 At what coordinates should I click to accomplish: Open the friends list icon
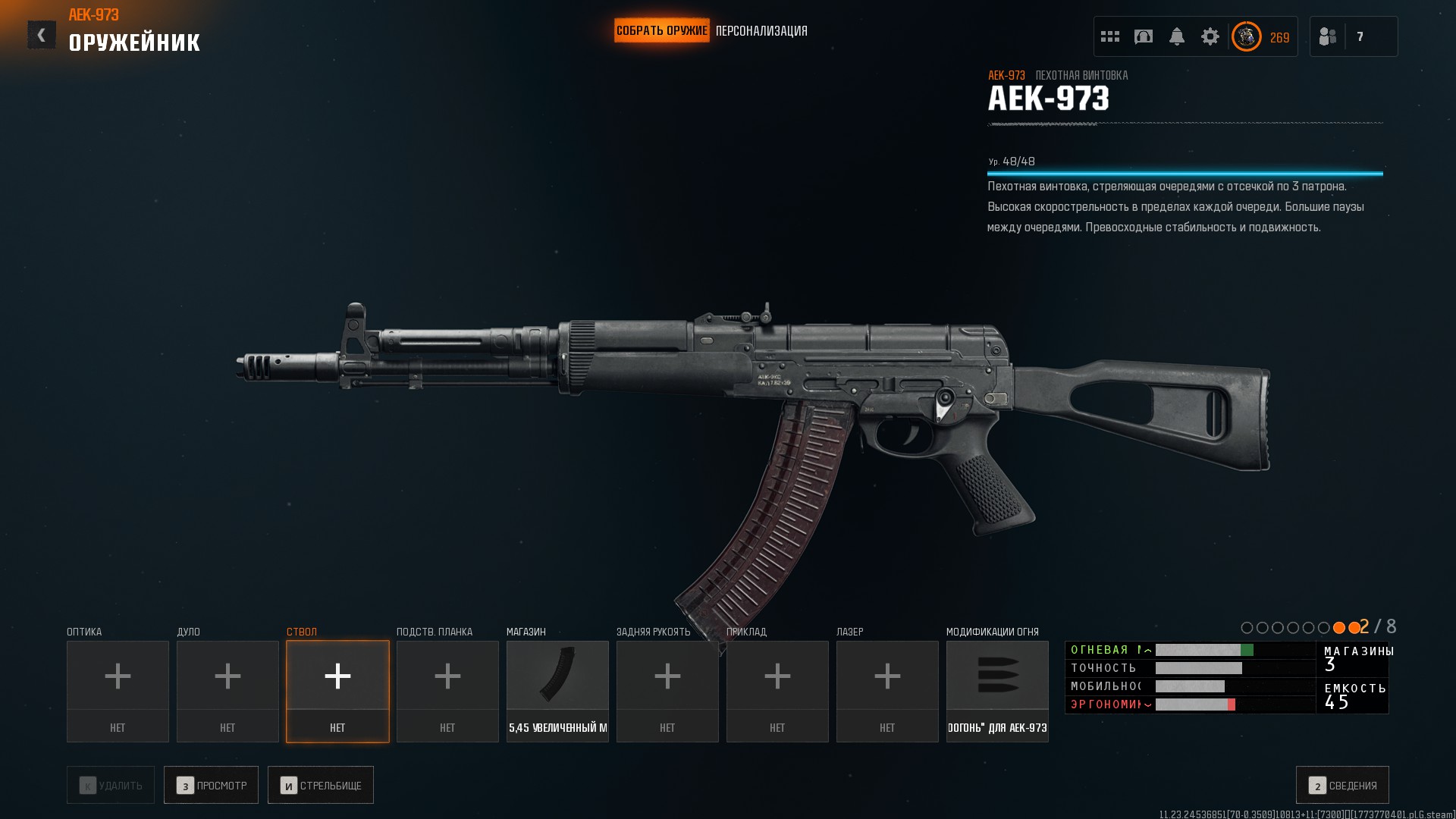pos(1328,36)
